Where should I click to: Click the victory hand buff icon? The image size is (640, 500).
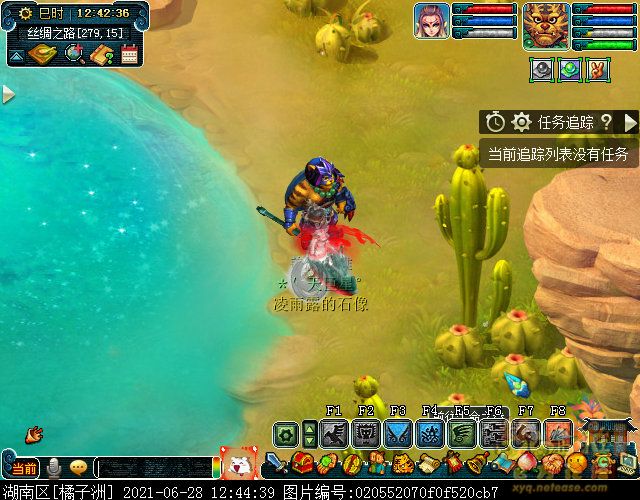tap(598, 69)
